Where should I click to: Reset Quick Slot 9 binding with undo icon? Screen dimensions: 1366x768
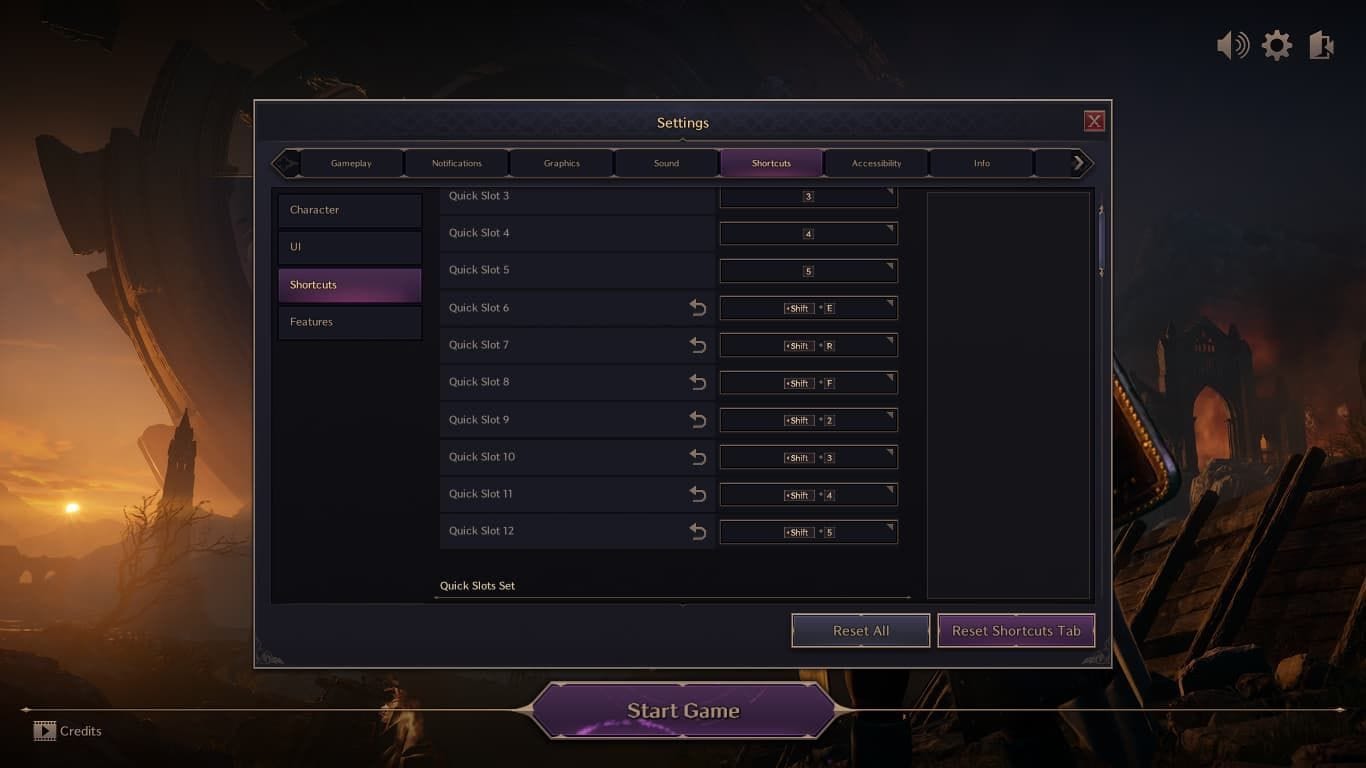pyautogui.click(x=698, y=420)
